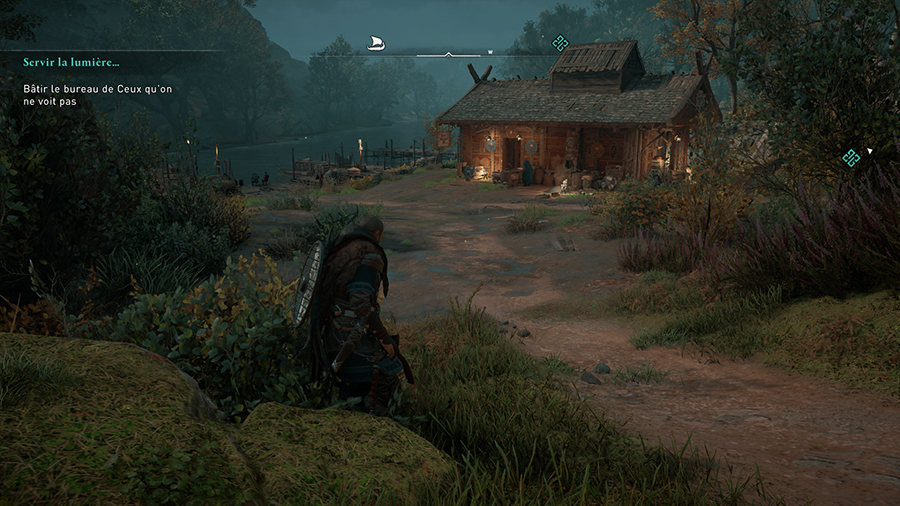Open the objective "Bâtir le bureau de Ceux qu'on ne voit pas"
This screenshot has height=506, width=900.
[x=84, y=95]
